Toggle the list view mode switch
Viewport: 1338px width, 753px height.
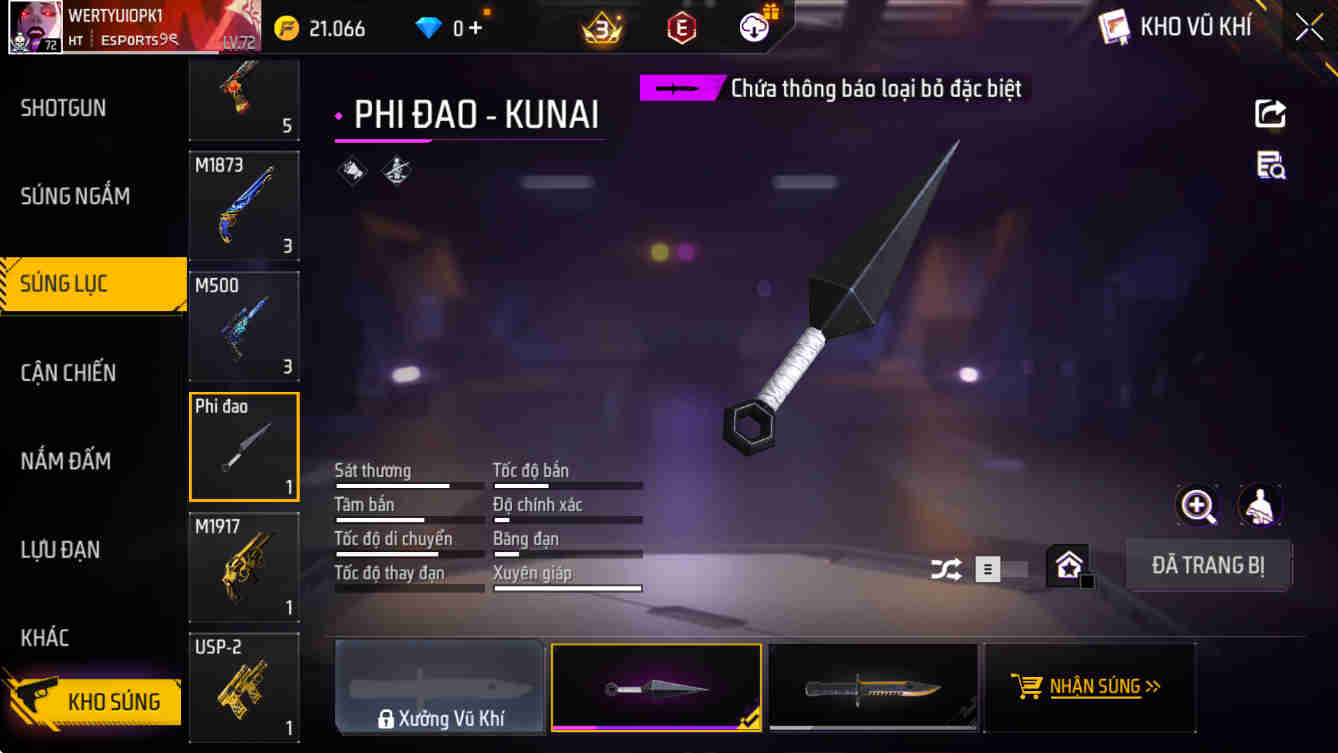(x=988, y=566)
